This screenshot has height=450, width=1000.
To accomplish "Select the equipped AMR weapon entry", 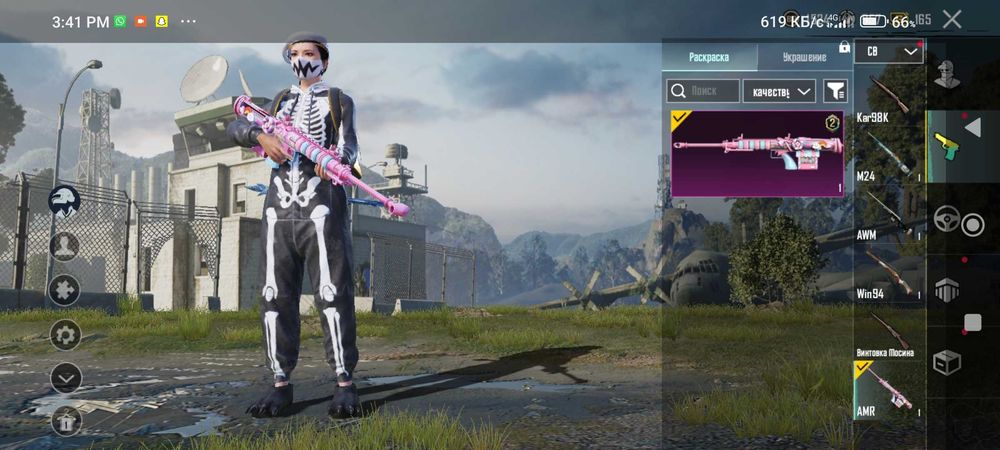I will (888, 390).
